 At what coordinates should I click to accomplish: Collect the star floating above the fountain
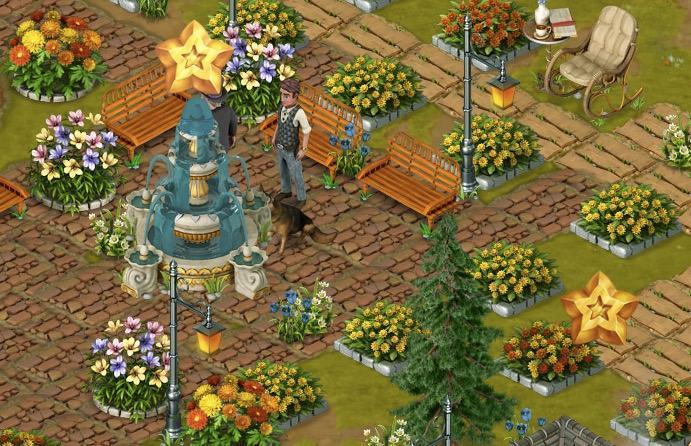pos(193,58)
